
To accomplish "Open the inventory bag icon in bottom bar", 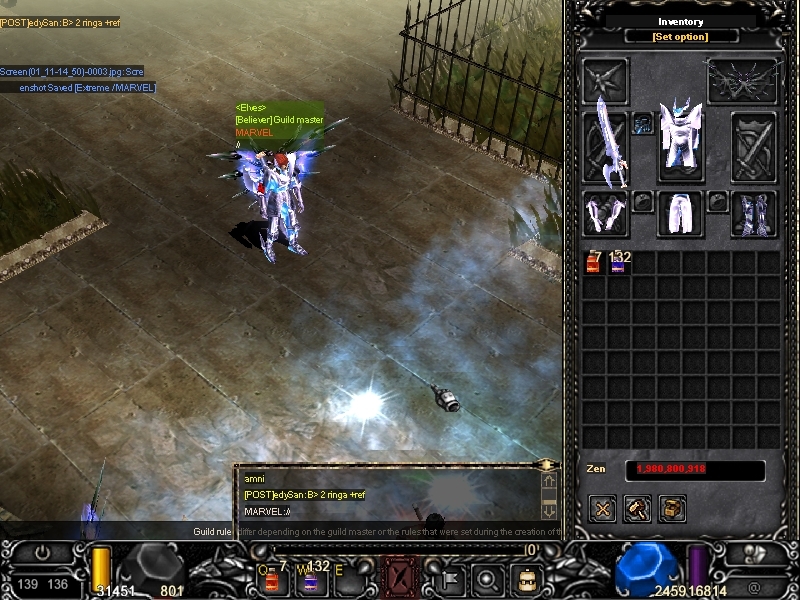I will click(x=524, y=579).
